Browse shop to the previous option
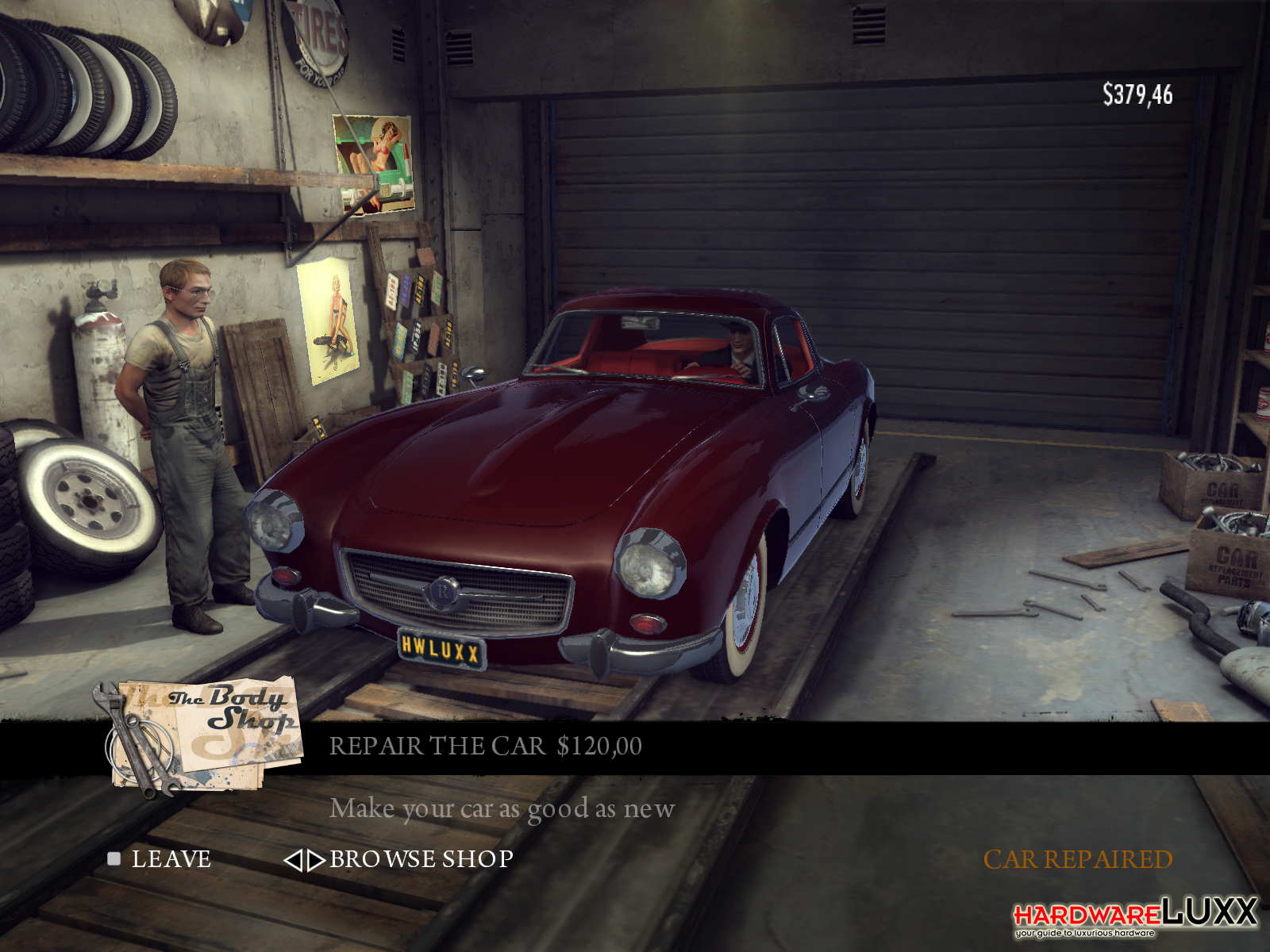Screen dimensions: 1270x952 (293, 860)
